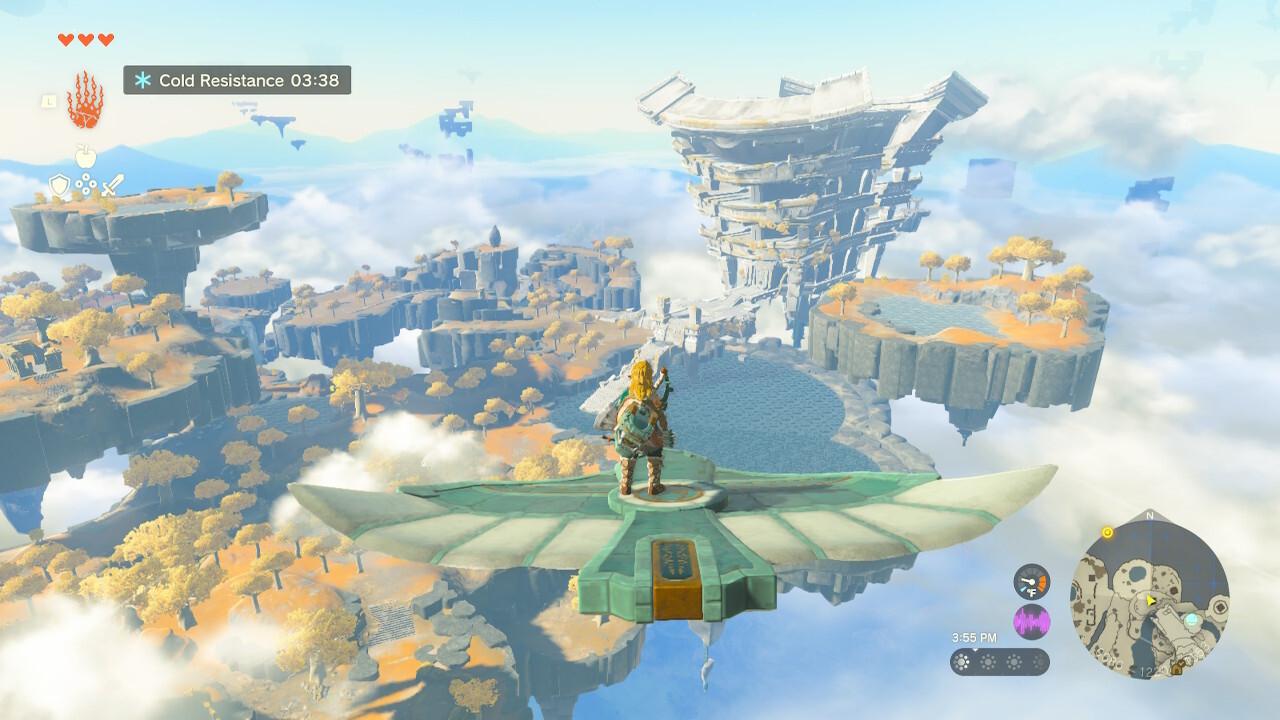Click the altitude reading below the minimap

point(1144,671)
